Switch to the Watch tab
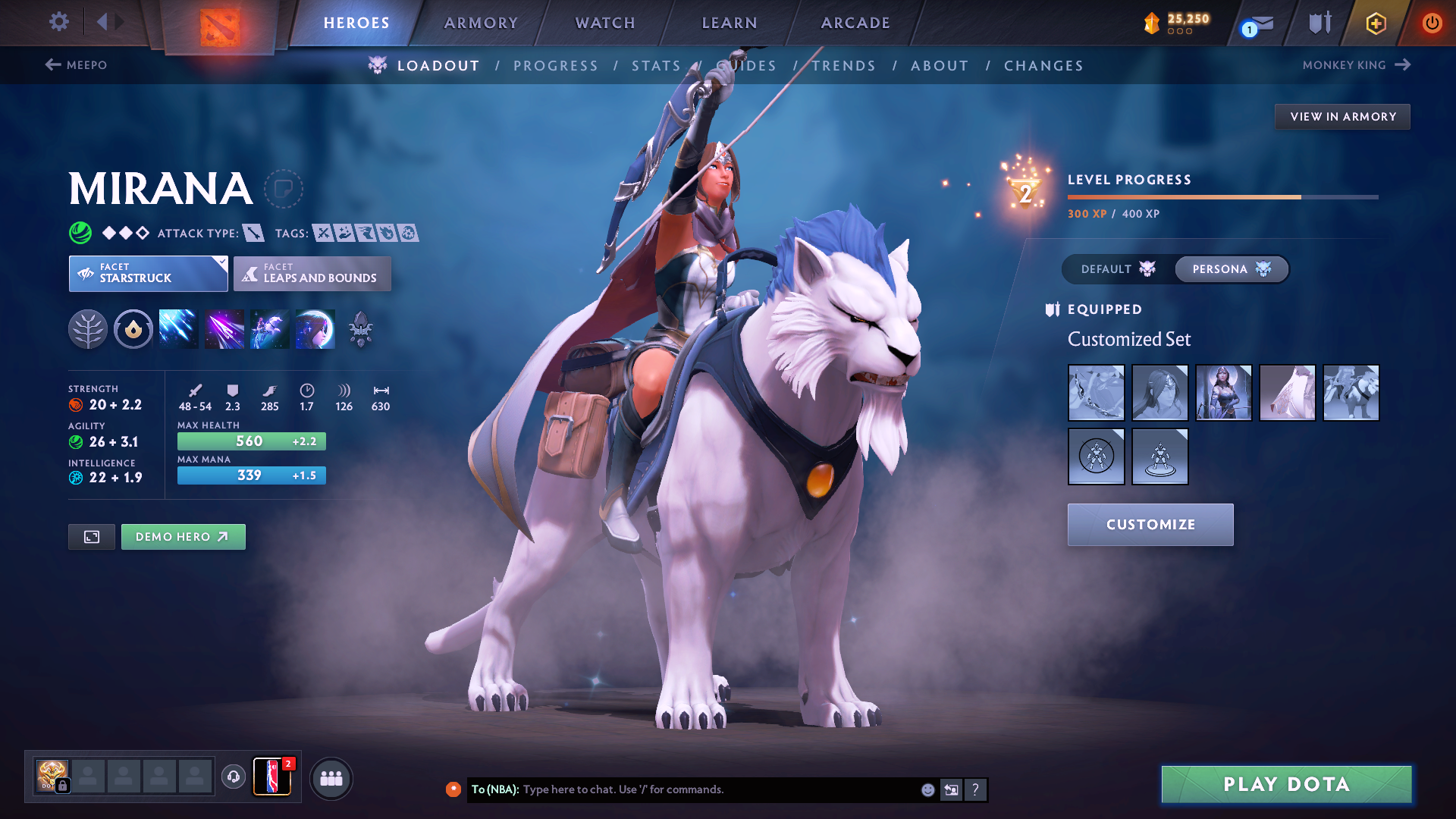 coord(605,23)
